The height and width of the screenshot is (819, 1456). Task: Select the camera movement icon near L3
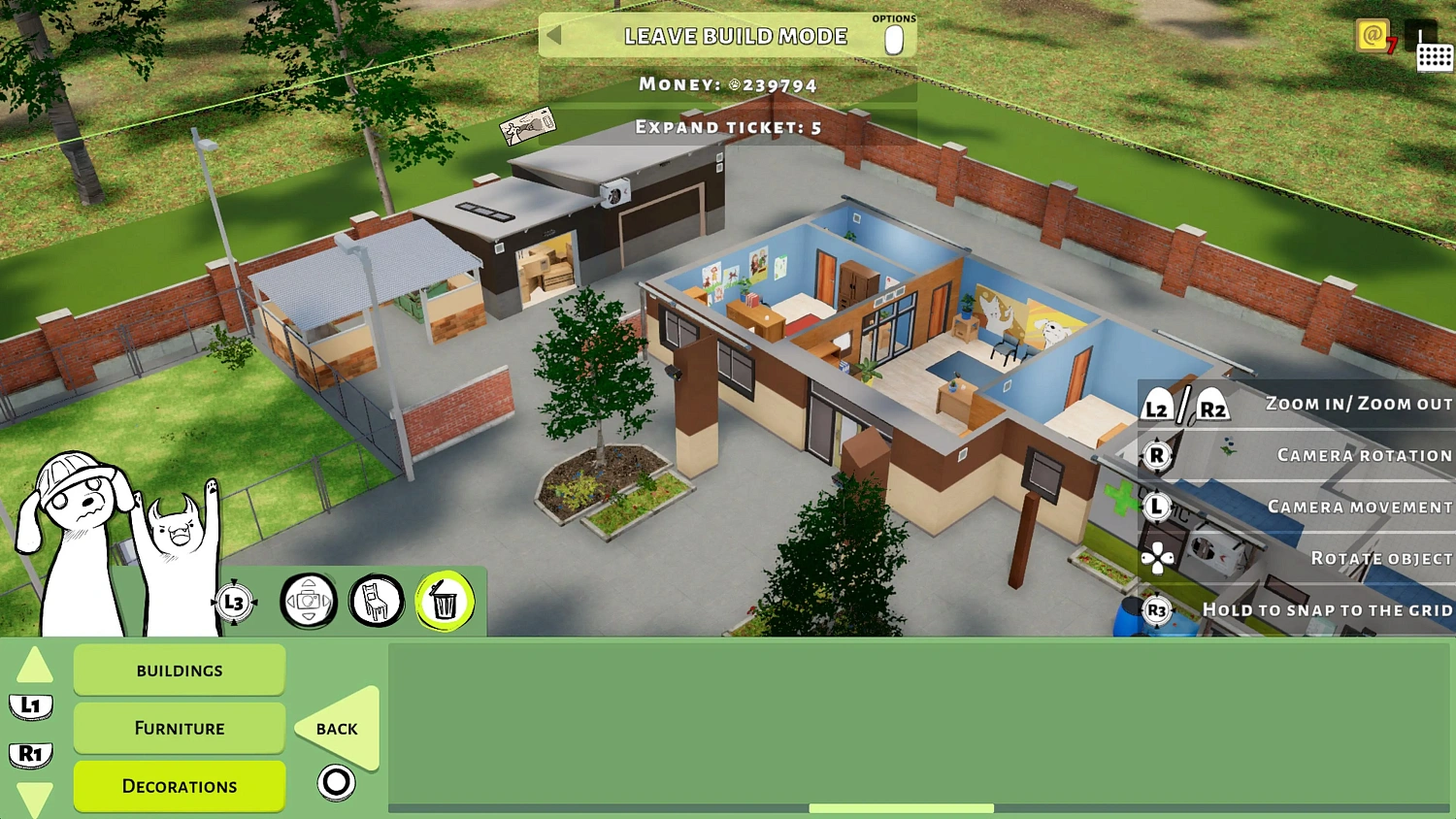click(x=309, y=602)
